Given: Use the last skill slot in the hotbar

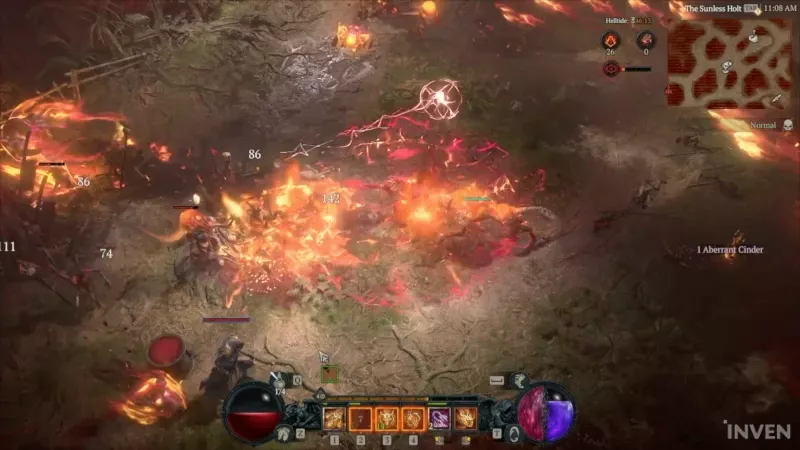Looking at the screenshot, I should coord(465,417).
